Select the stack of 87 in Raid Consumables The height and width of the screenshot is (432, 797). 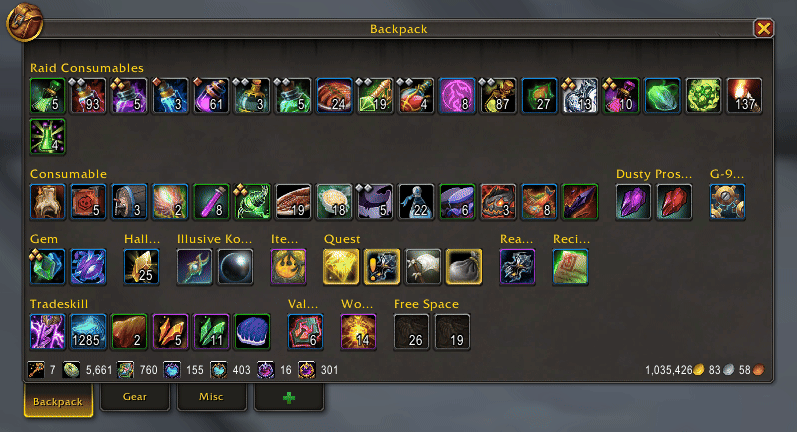point(498,96)
